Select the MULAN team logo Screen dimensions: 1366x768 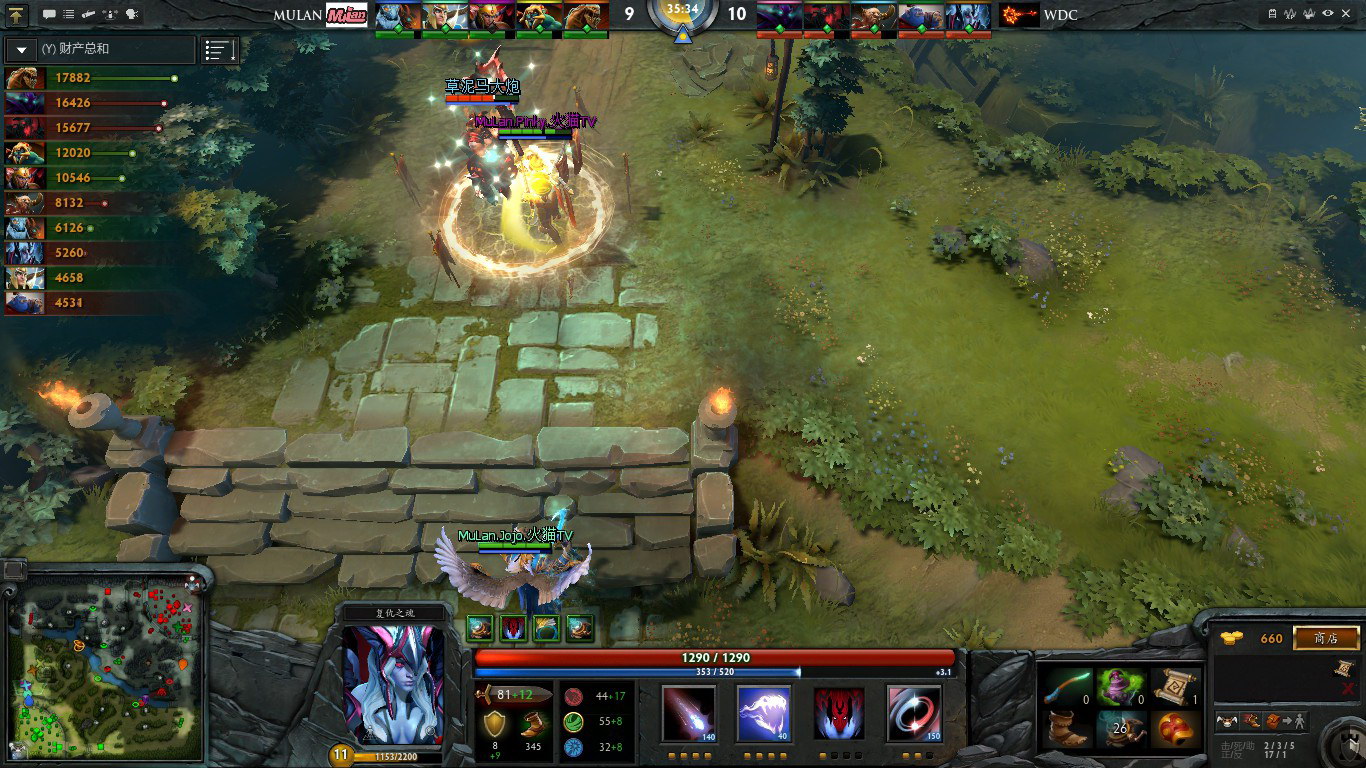(x=346, y=15)
